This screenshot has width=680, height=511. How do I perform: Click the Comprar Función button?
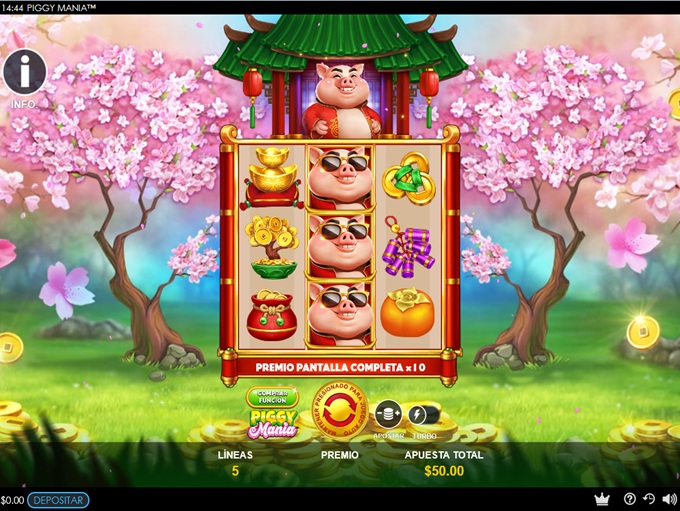272,397
